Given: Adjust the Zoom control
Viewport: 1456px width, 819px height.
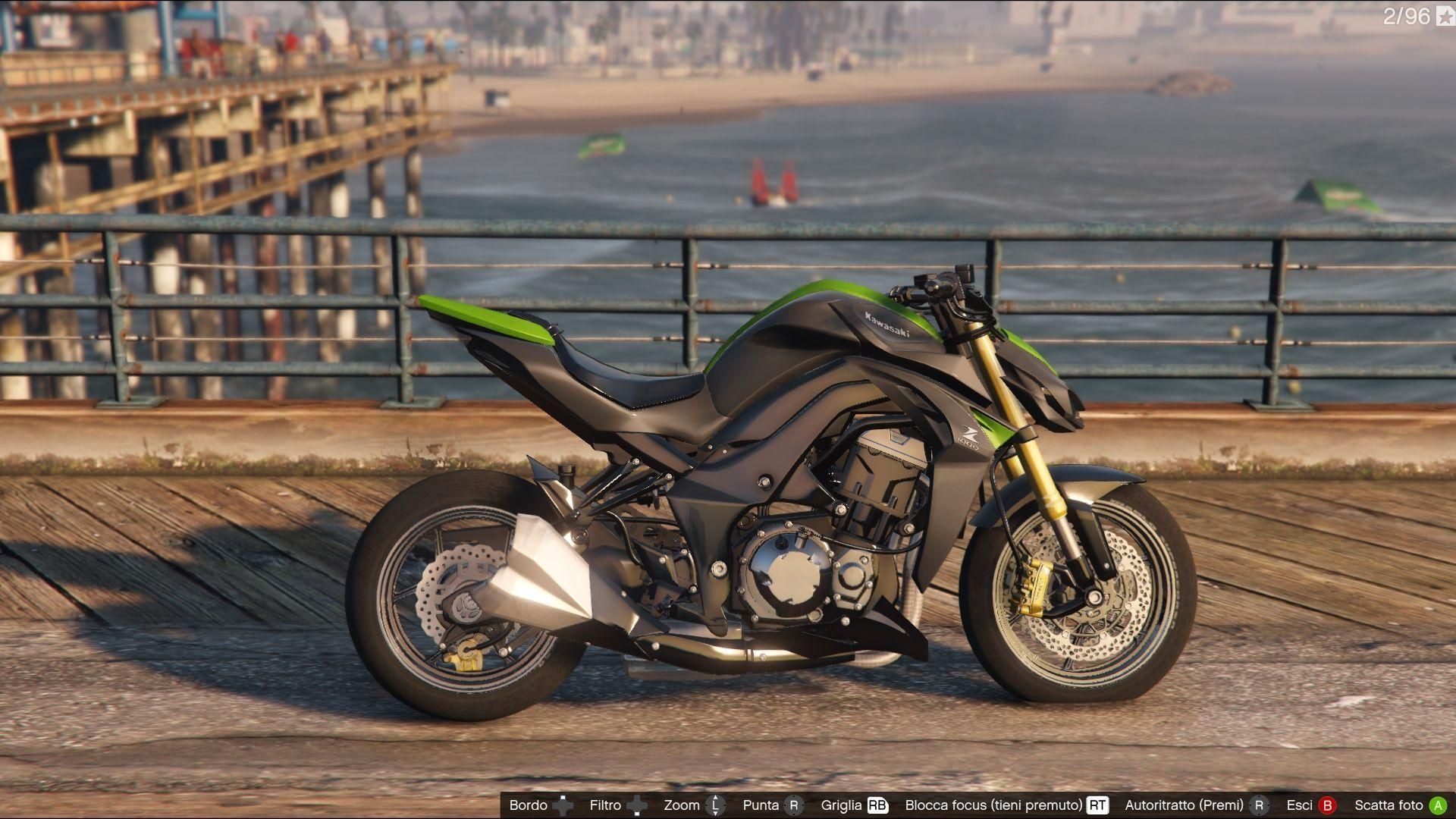Looking at the screenshot, I should (x=681, y=805).
